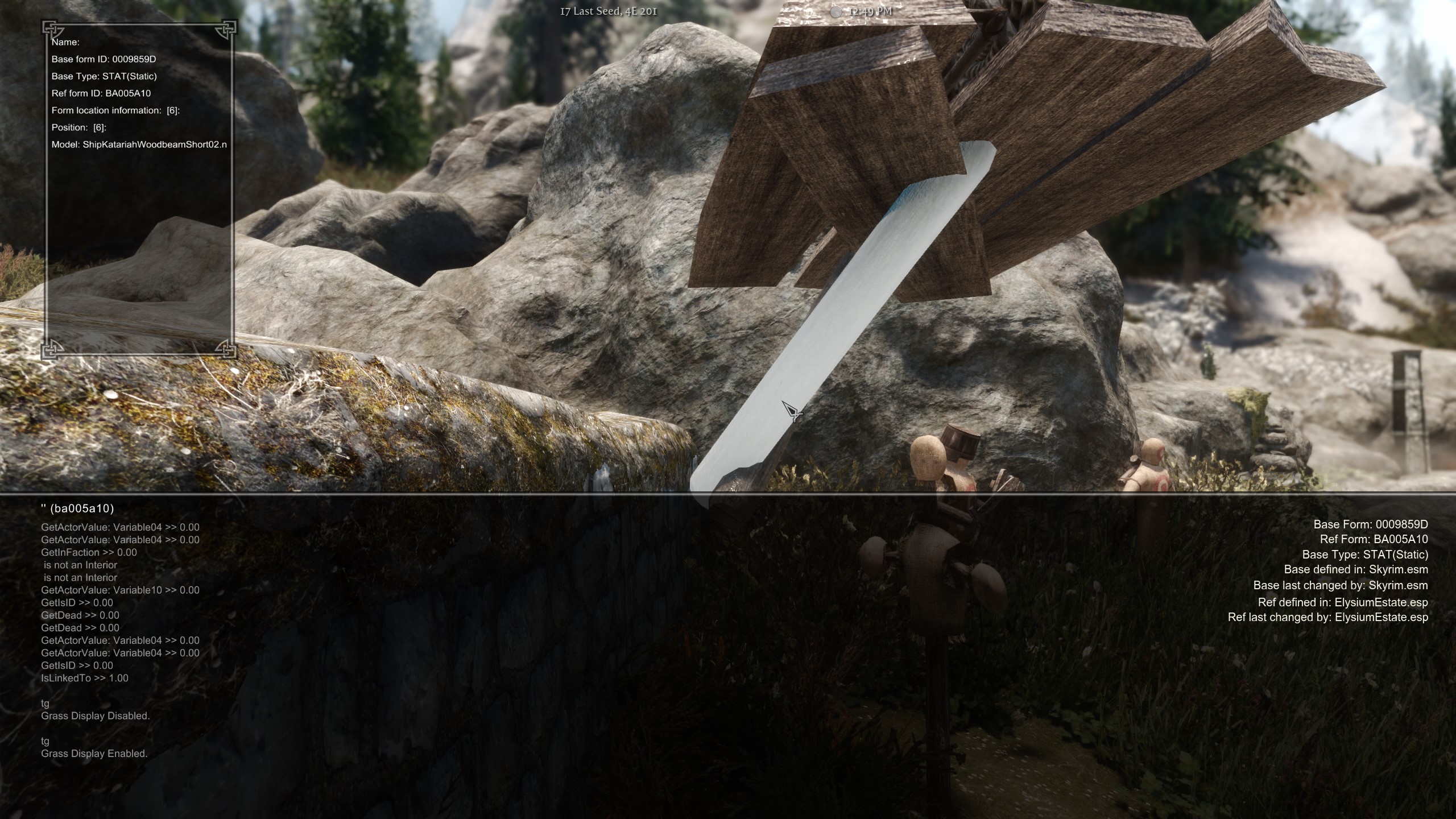Select the 'GetInFaction >> 0.00' console line
This screenshot has width=1456, height=819.
coord(89,552)
